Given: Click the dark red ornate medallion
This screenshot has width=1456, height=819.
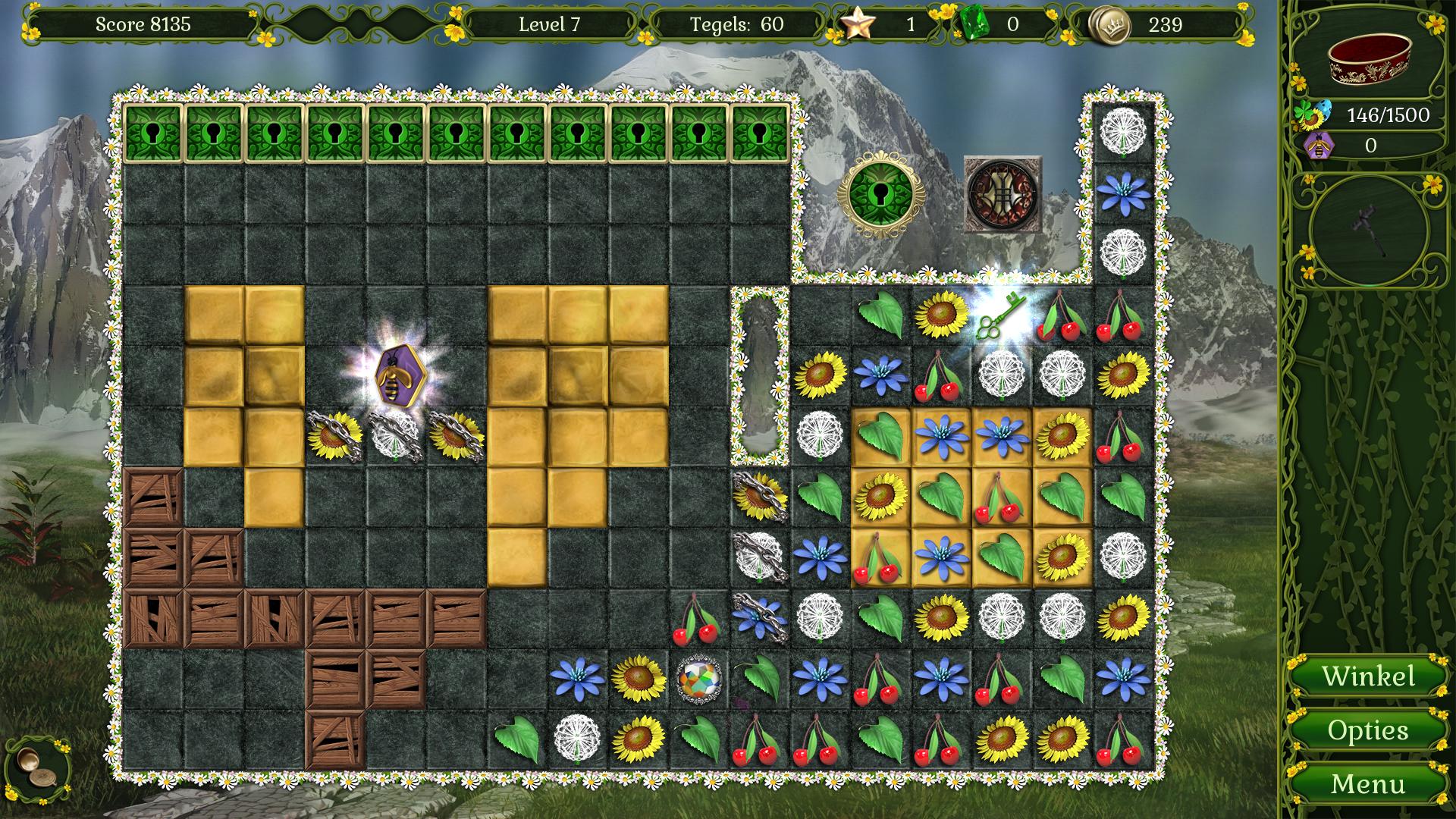Looking at the screenshot, I should pos(1002,193).
